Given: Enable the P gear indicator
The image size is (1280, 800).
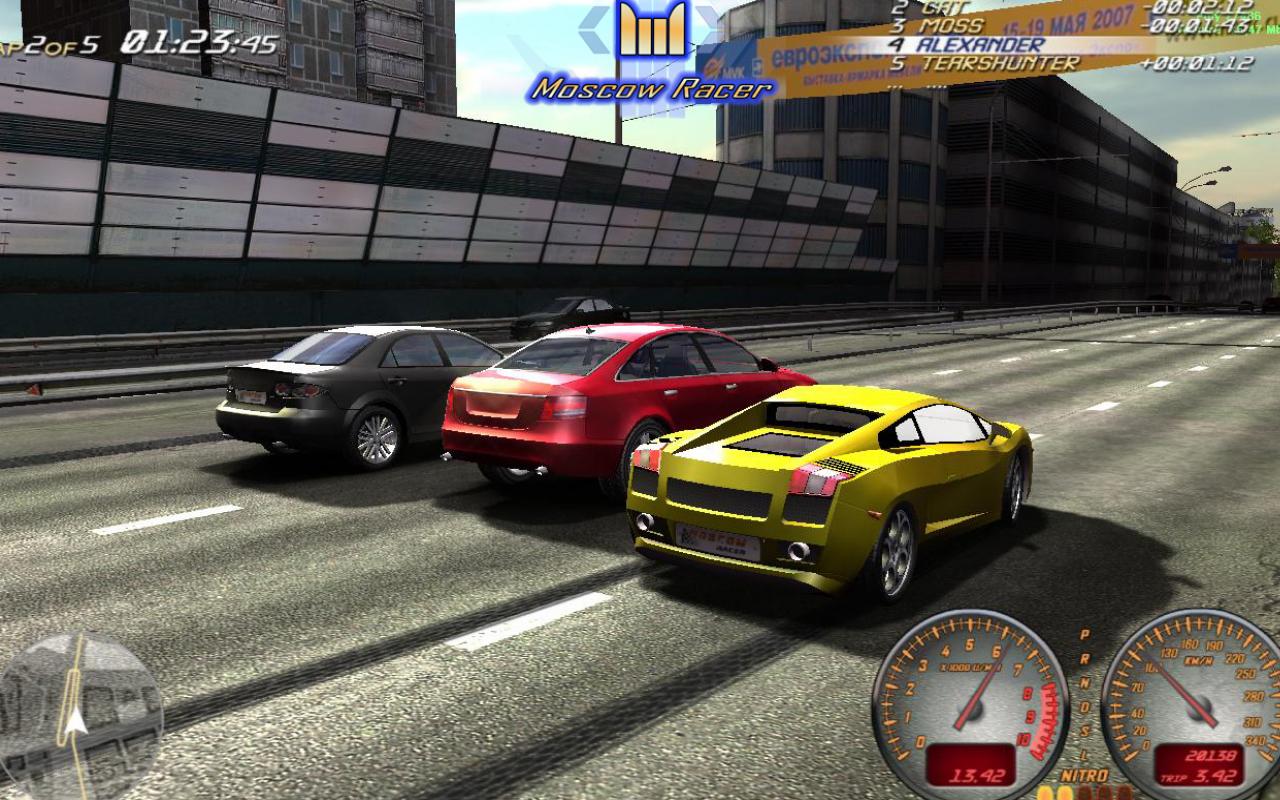Looking at the screenshot, I should [x=1084, y=632].
